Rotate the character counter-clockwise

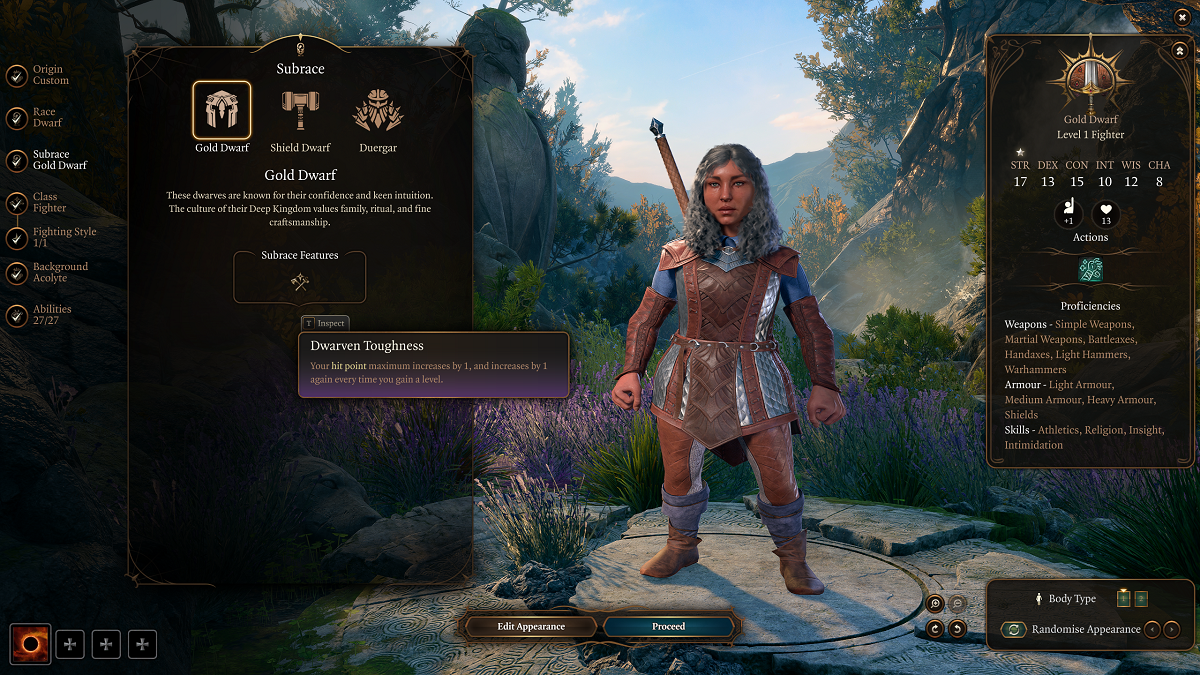pyautogui.click(x=957, y=629)
